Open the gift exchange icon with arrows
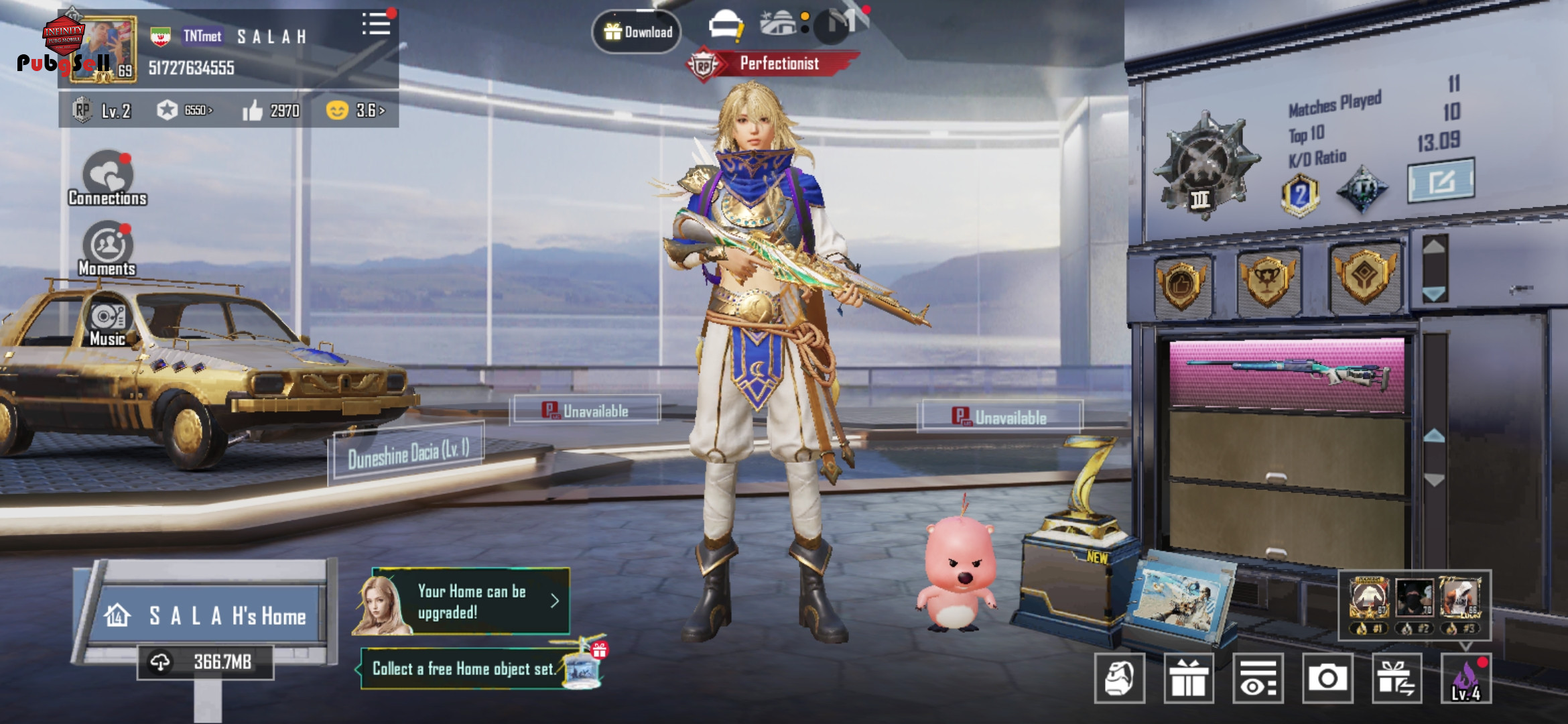The height and width of the screenshot is (724, 1568). click(x=1397, y=678)
